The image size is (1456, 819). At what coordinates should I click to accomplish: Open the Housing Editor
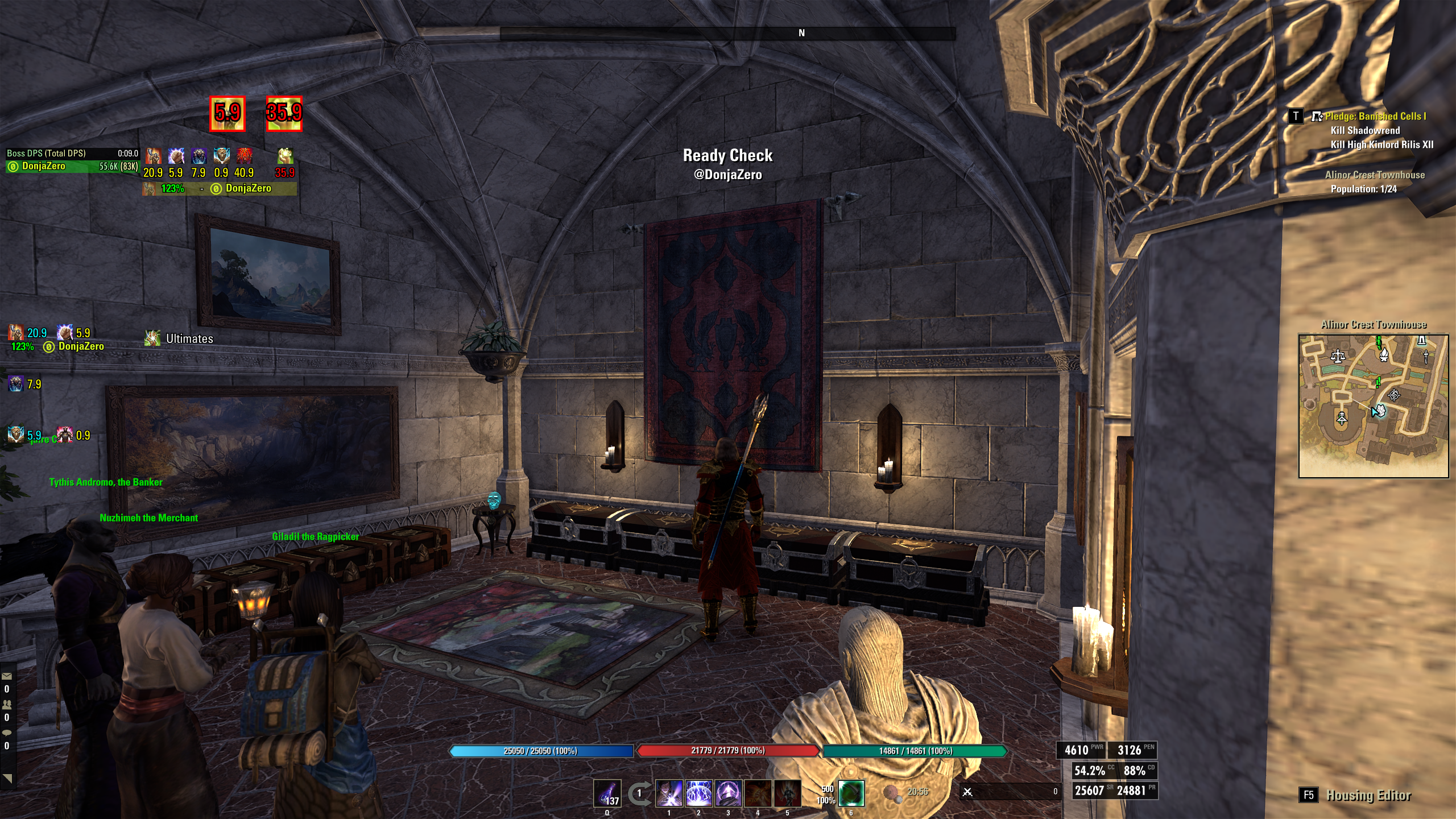pyautogui.click(x=1368, y=795)
